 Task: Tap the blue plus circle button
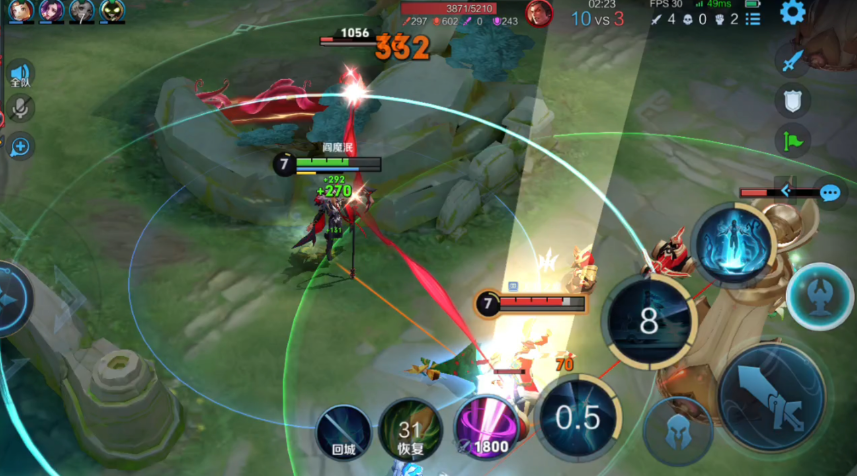(19, 147)
